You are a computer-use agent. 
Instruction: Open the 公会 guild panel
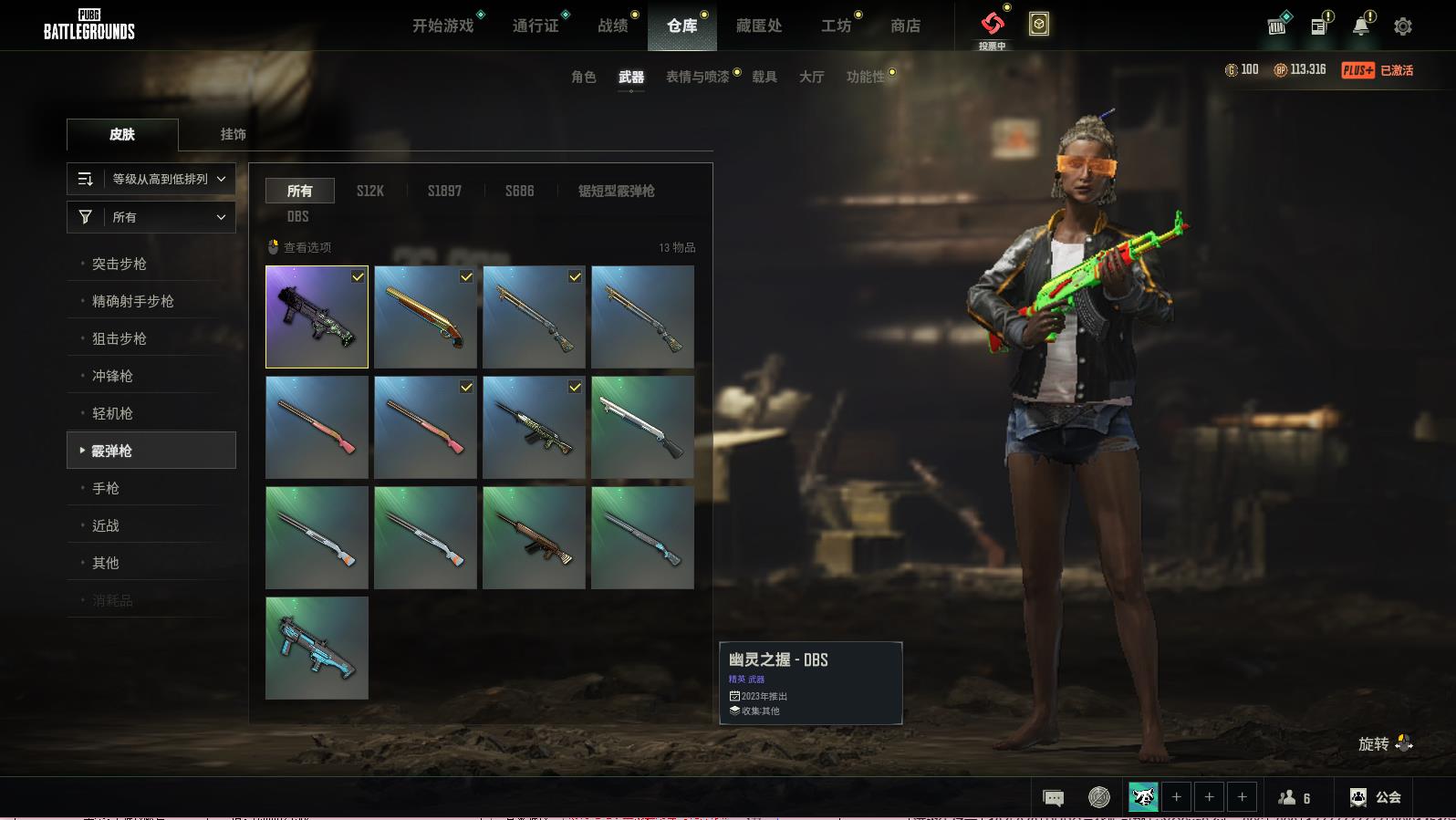(1376, 797)
